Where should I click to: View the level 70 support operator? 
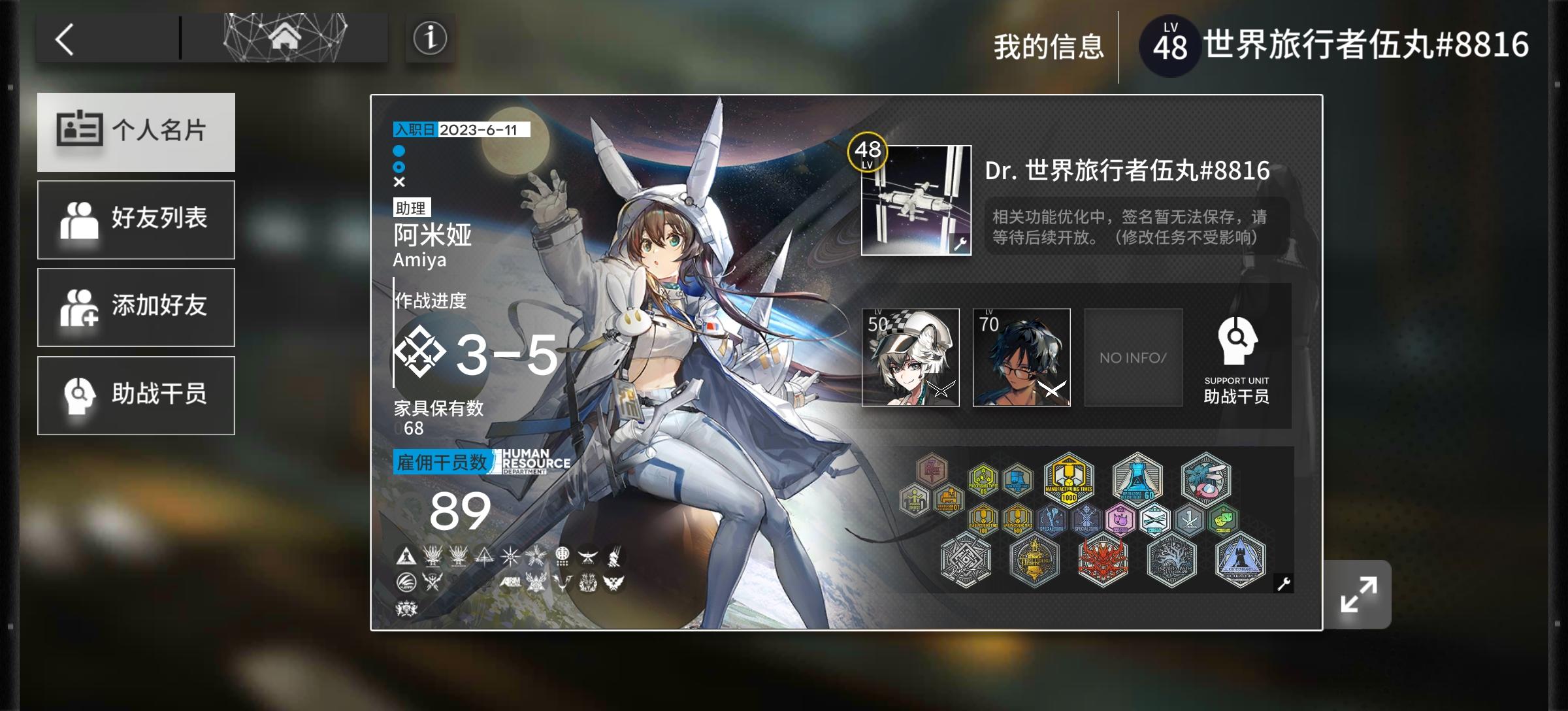coord(1021,357)
